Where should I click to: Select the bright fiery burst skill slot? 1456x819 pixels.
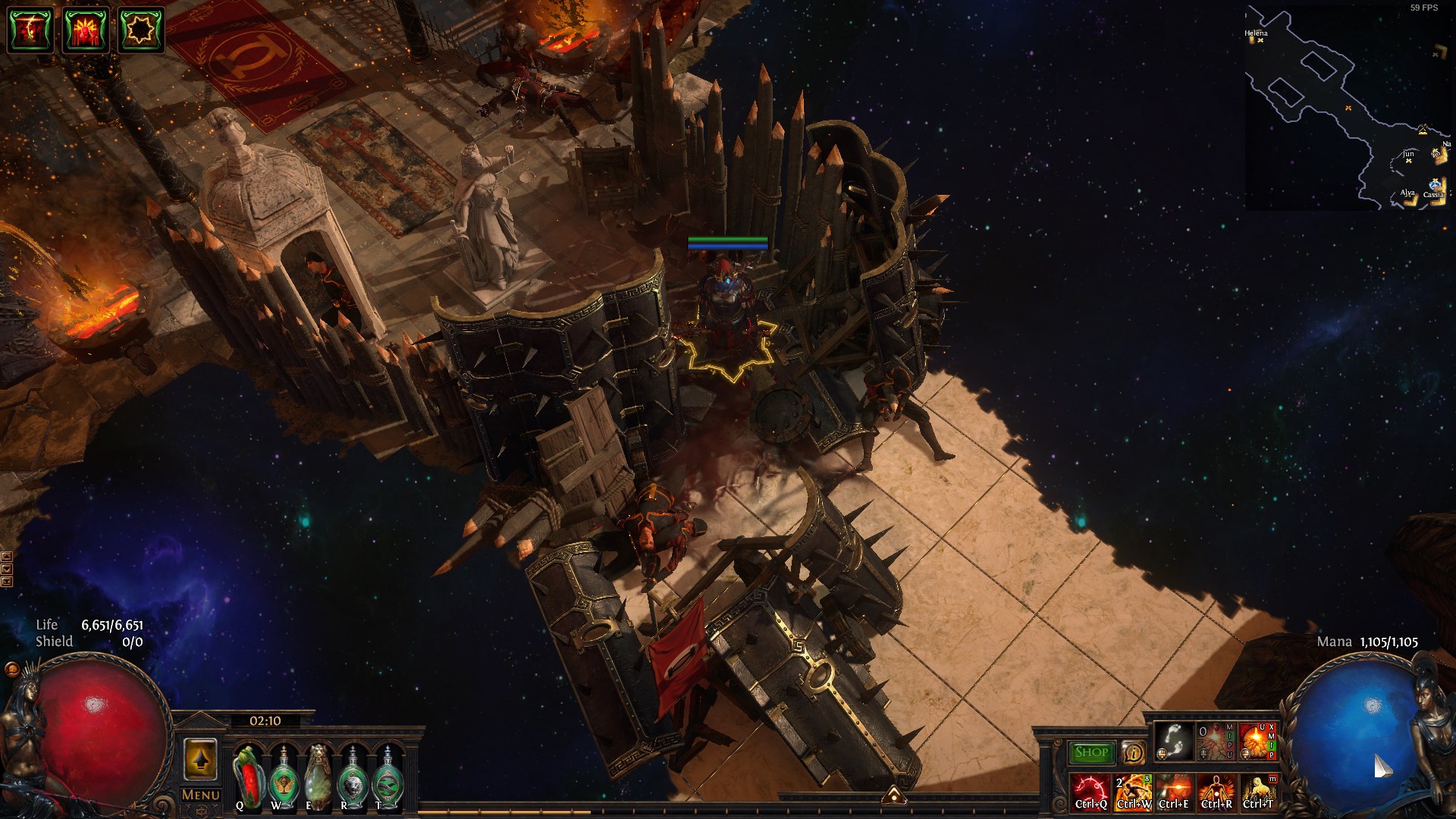click(1257, 742)
